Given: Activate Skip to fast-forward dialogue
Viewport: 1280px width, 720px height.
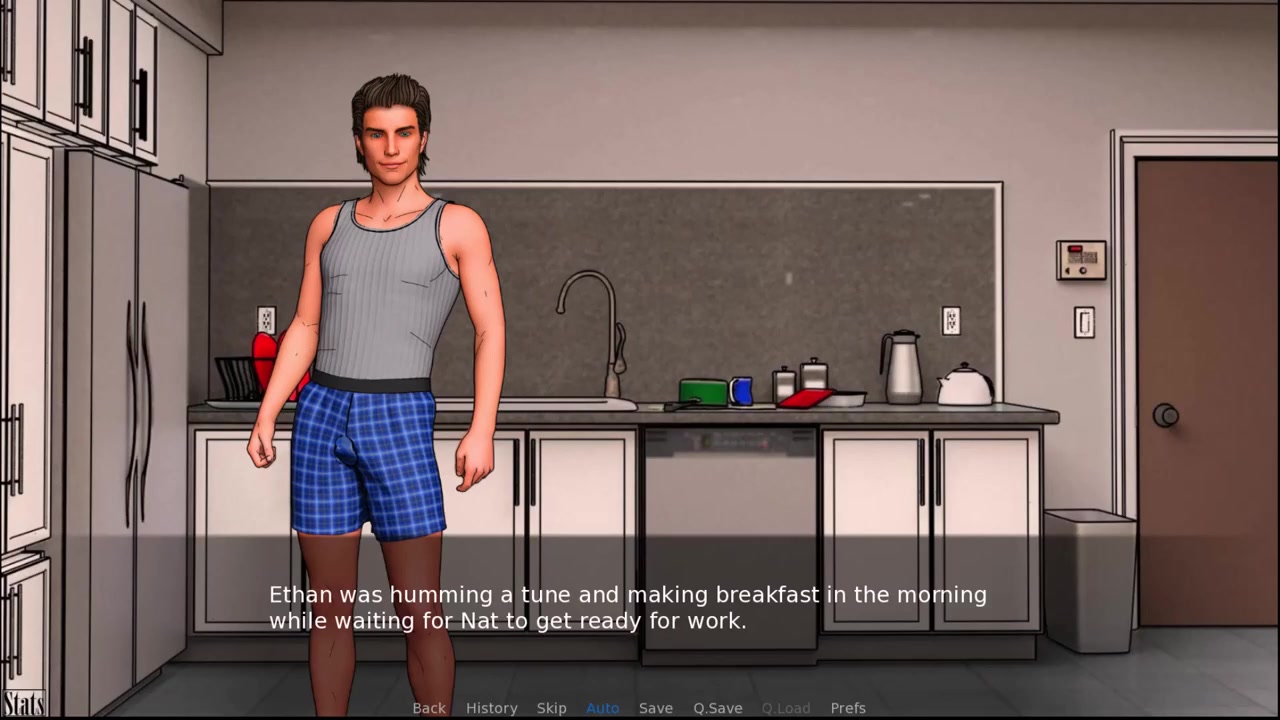Looking at the screenshot, I should (x=551, y=708).
